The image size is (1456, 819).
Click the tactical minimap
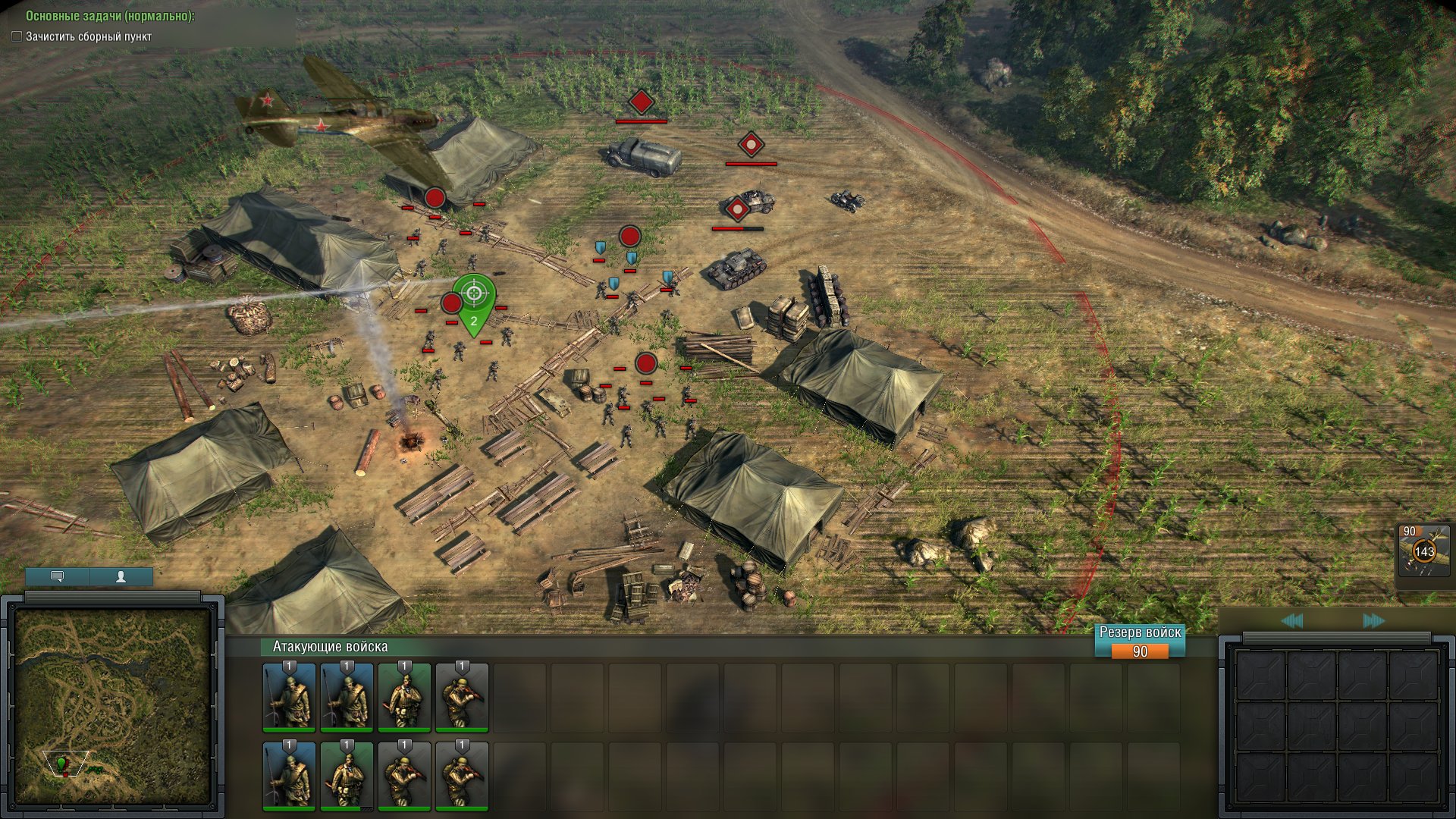[112, 705]
